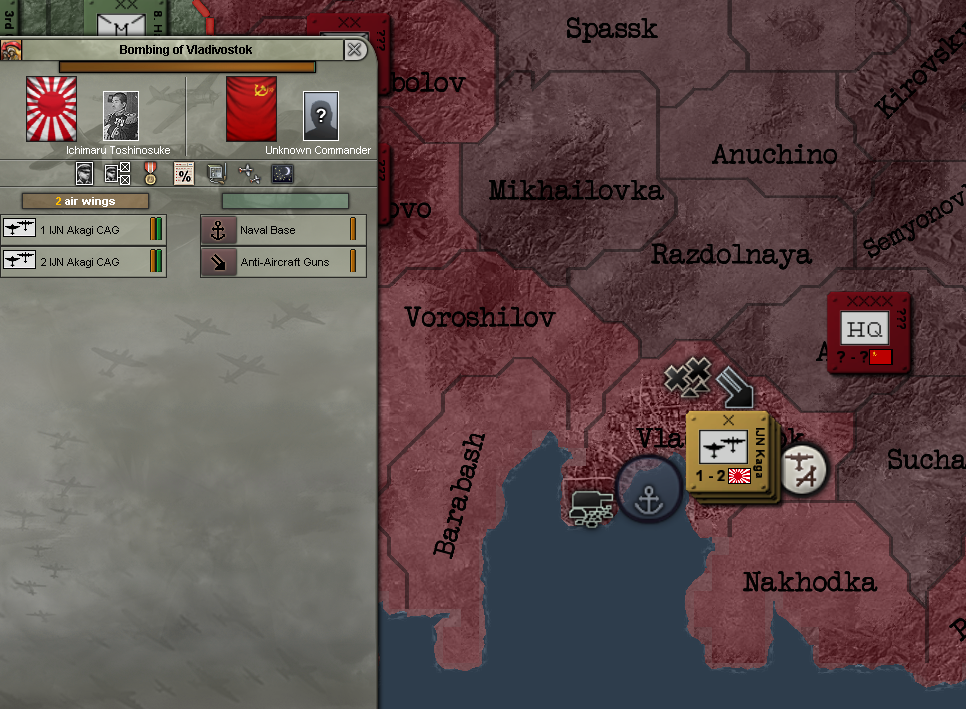The height and width of the screenshot is (709, 966).
Task: Click the round air base map icon
Action: coord(803,468)
